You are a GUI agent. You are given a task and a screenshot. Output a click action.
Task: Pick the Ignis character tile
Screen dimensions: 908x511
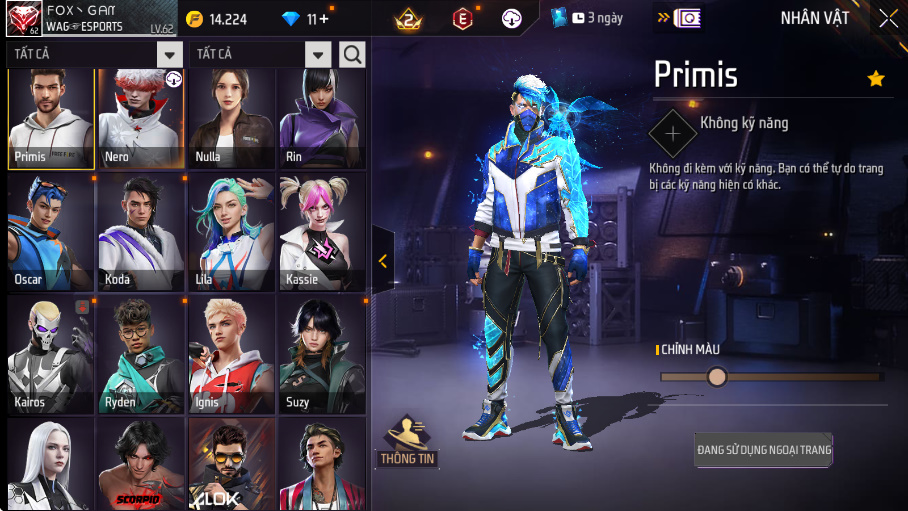231,355
